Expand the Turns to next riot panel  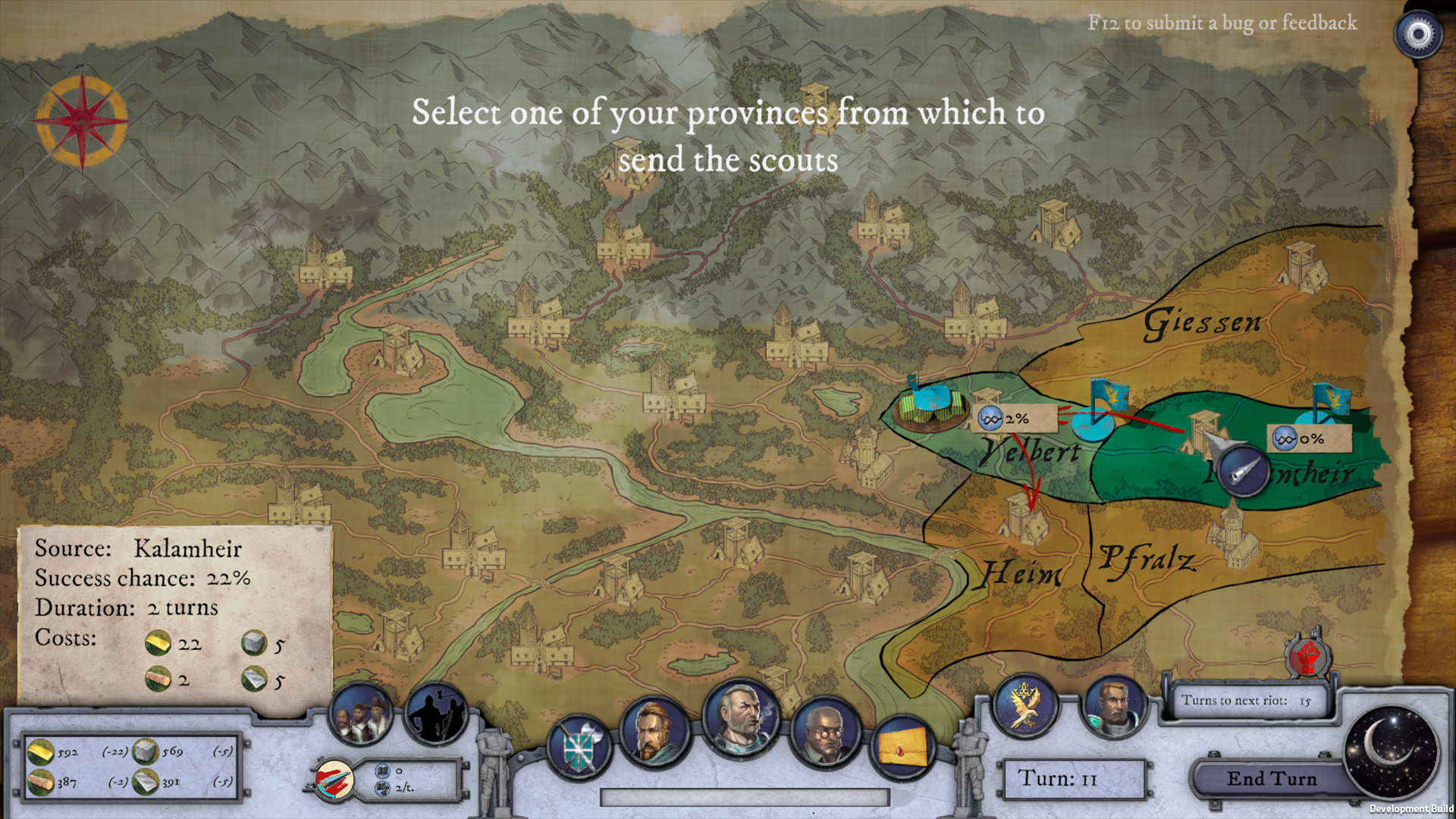point(1251,701)
